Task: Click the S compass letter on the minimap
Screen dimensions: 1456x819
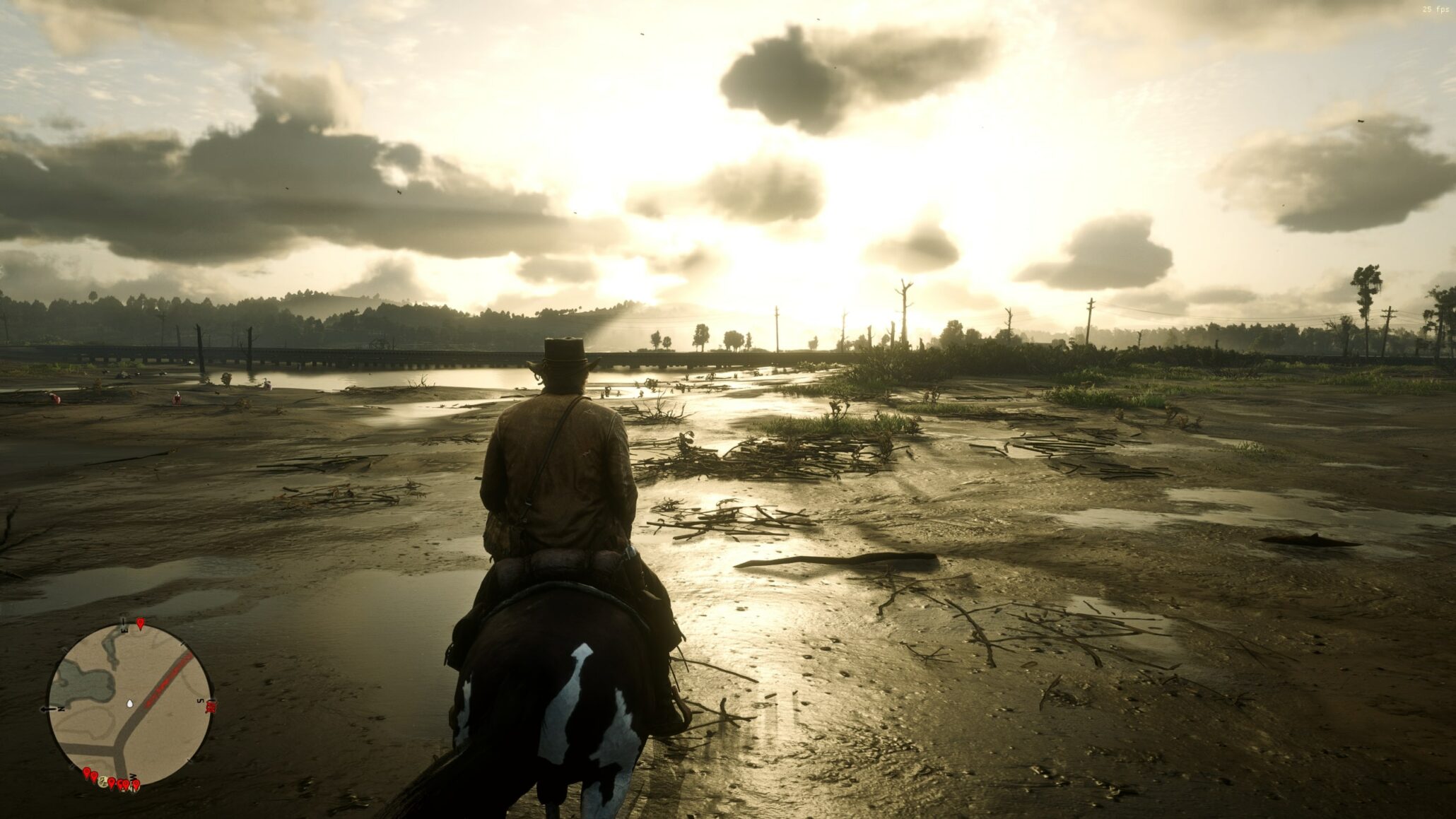Action: tap(200, 700)
